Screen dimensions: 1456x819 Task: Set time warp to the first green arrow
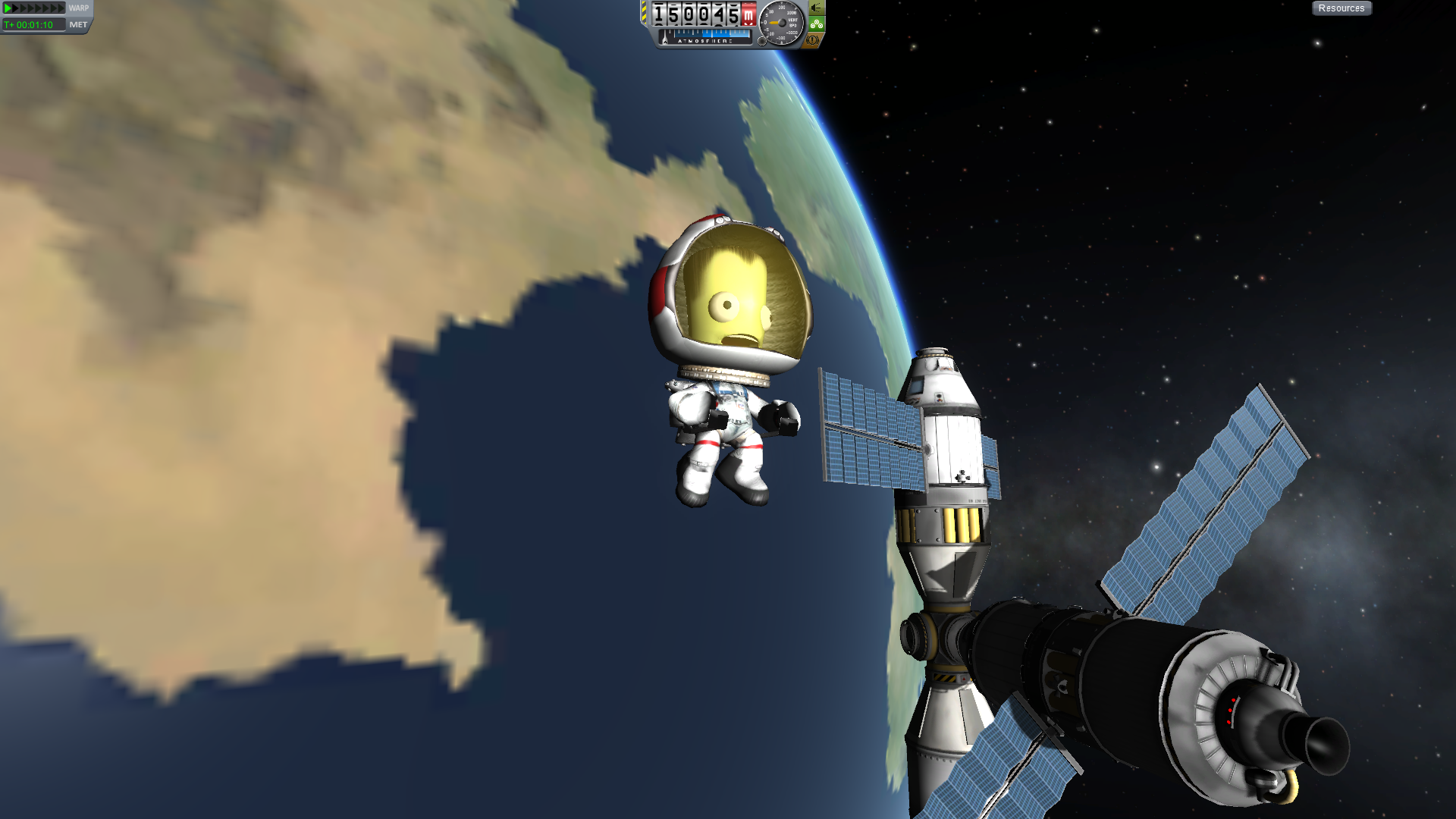point(8,8)
